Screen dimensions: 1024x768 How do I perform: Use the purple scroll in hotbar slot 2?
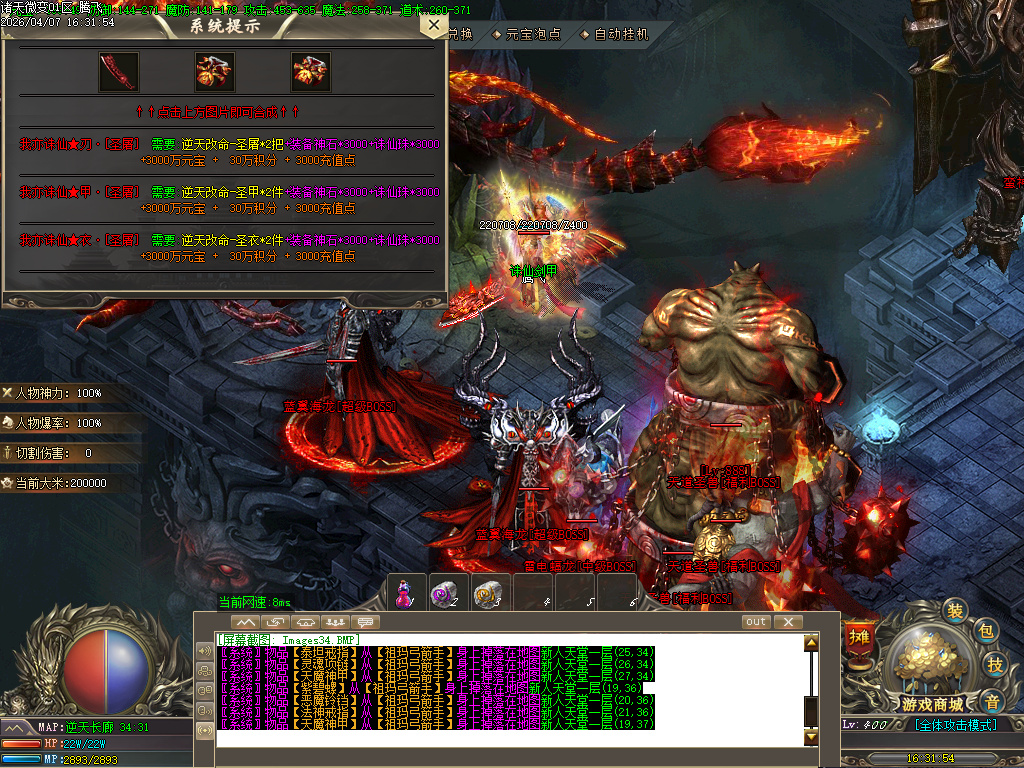point(443,594)
